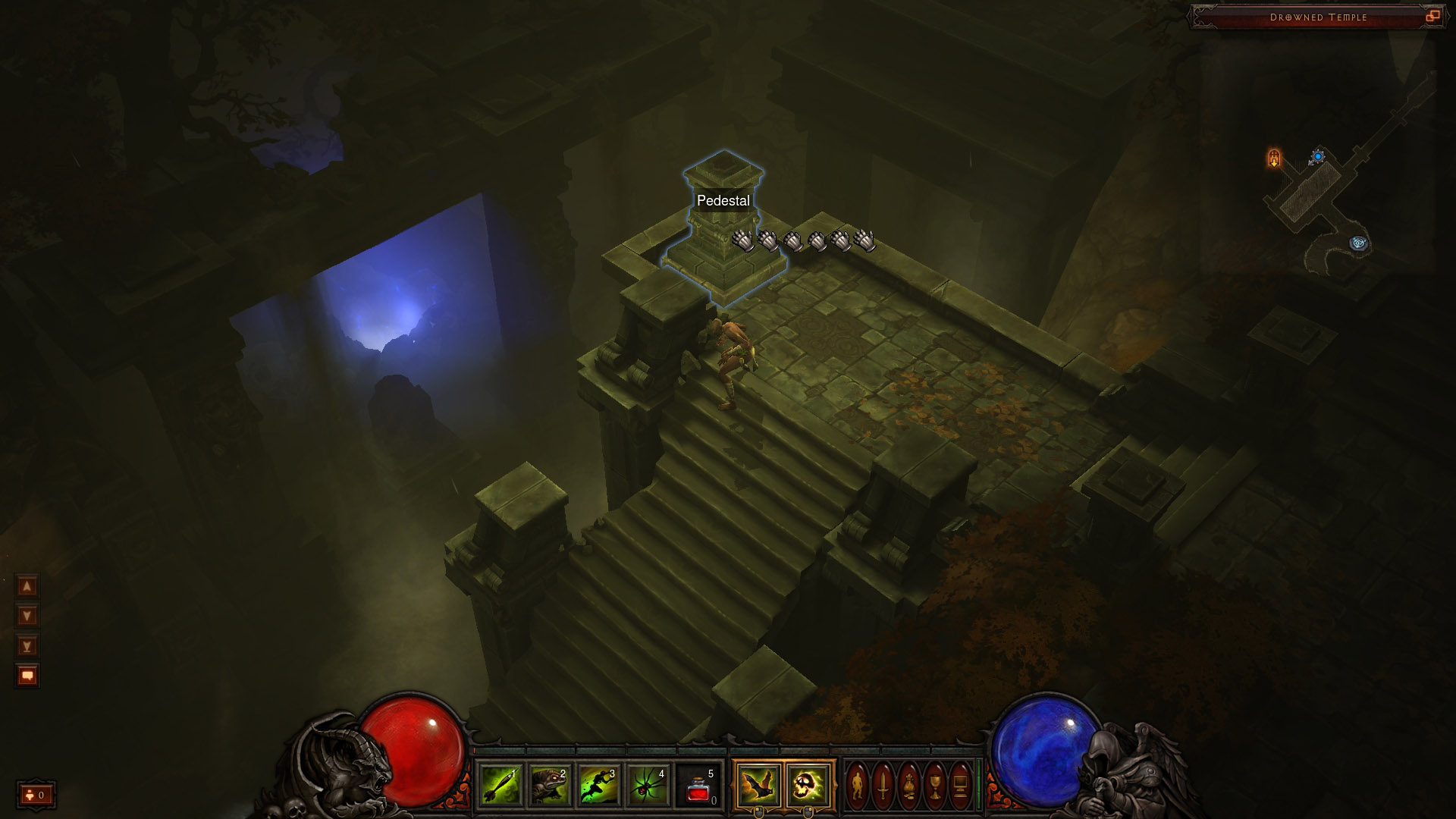The width and height of the screenshot is (1456, 819).
Task: Select the bat skill on left mouse
Action: 758,785
